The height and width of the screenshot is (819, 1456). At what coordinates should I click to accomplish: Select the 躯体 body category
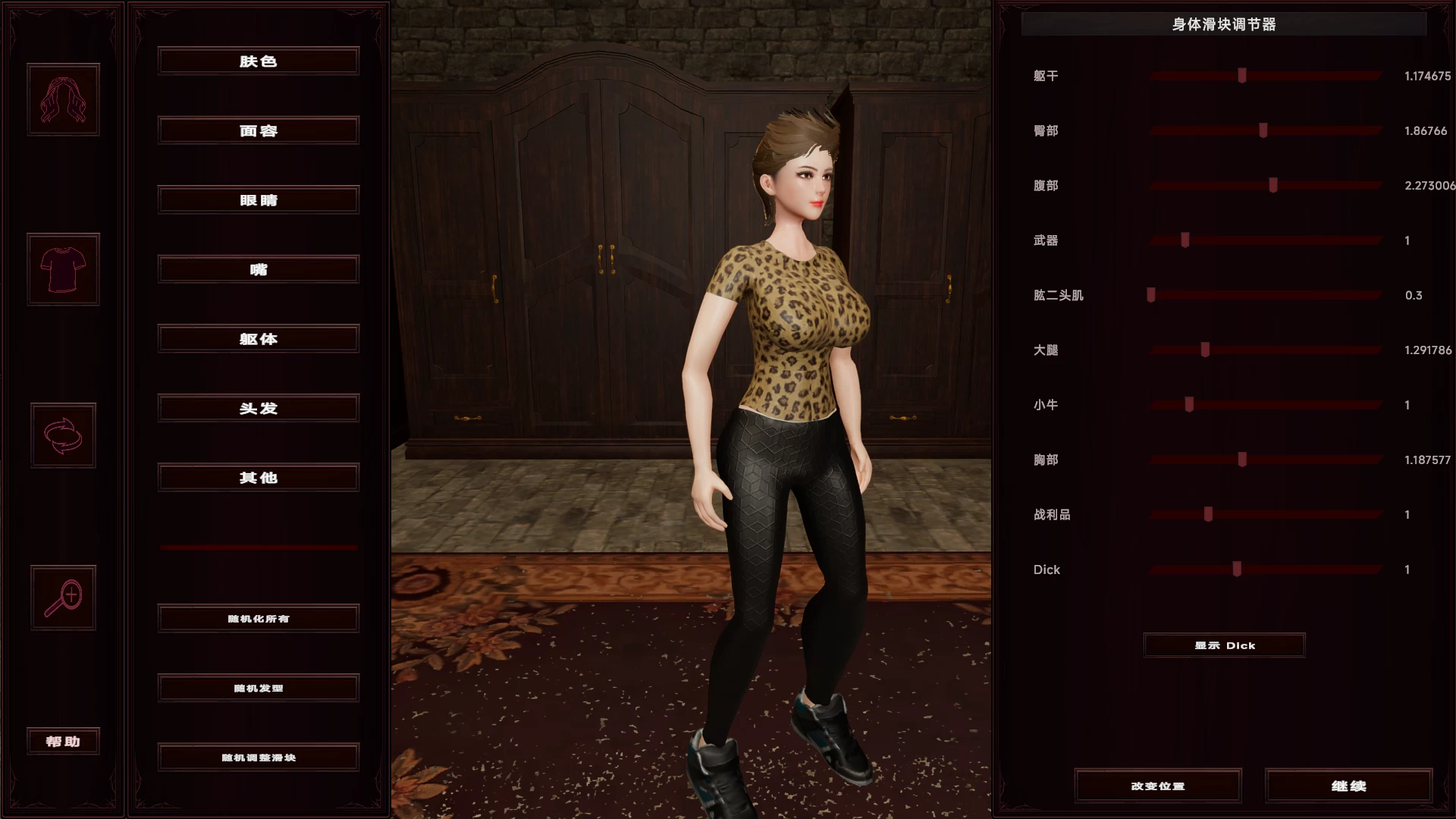click(x=258, y=339)
